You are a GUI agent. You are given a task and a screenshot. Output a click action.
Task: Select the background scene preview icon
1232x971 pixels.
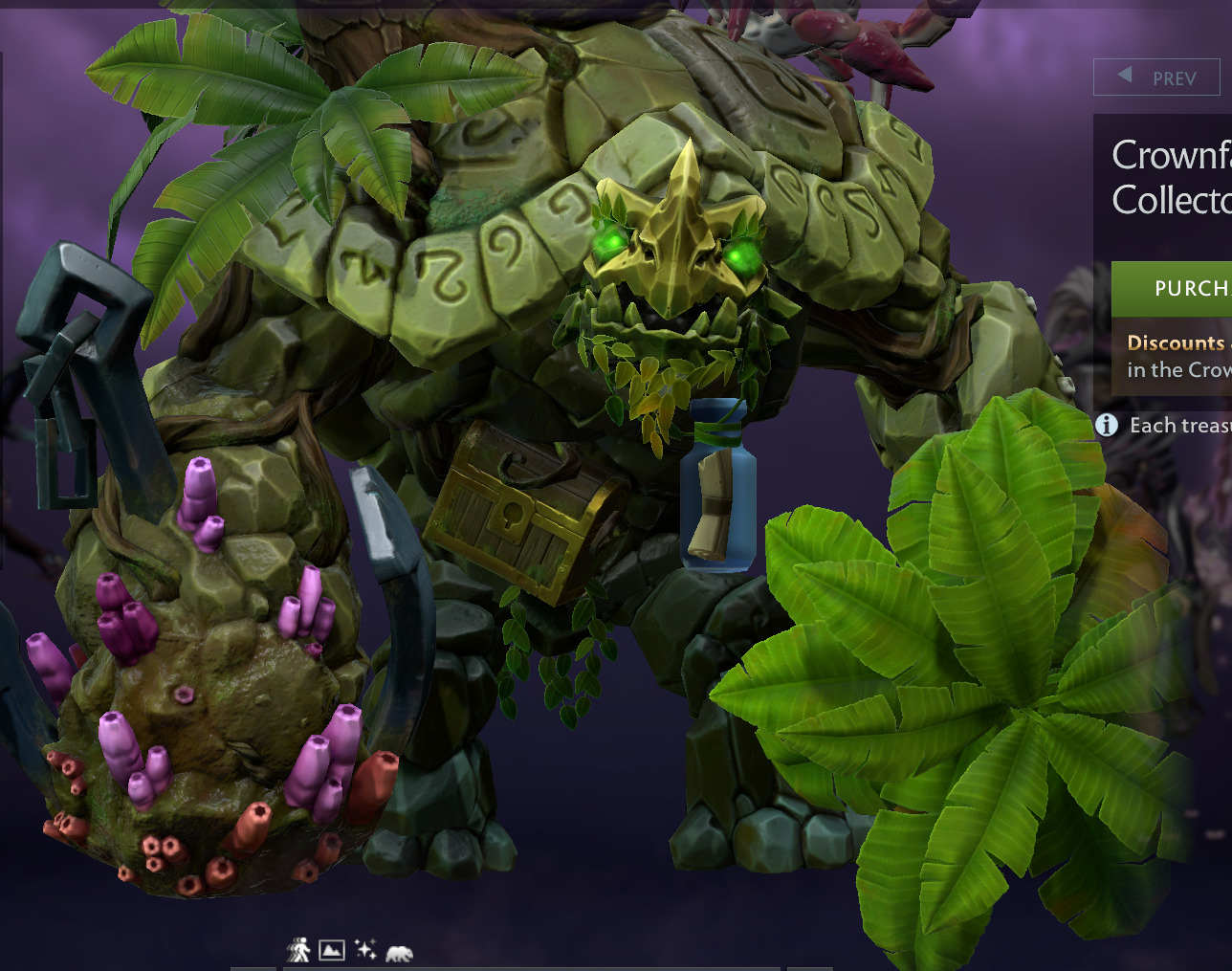tap(332, 950)
